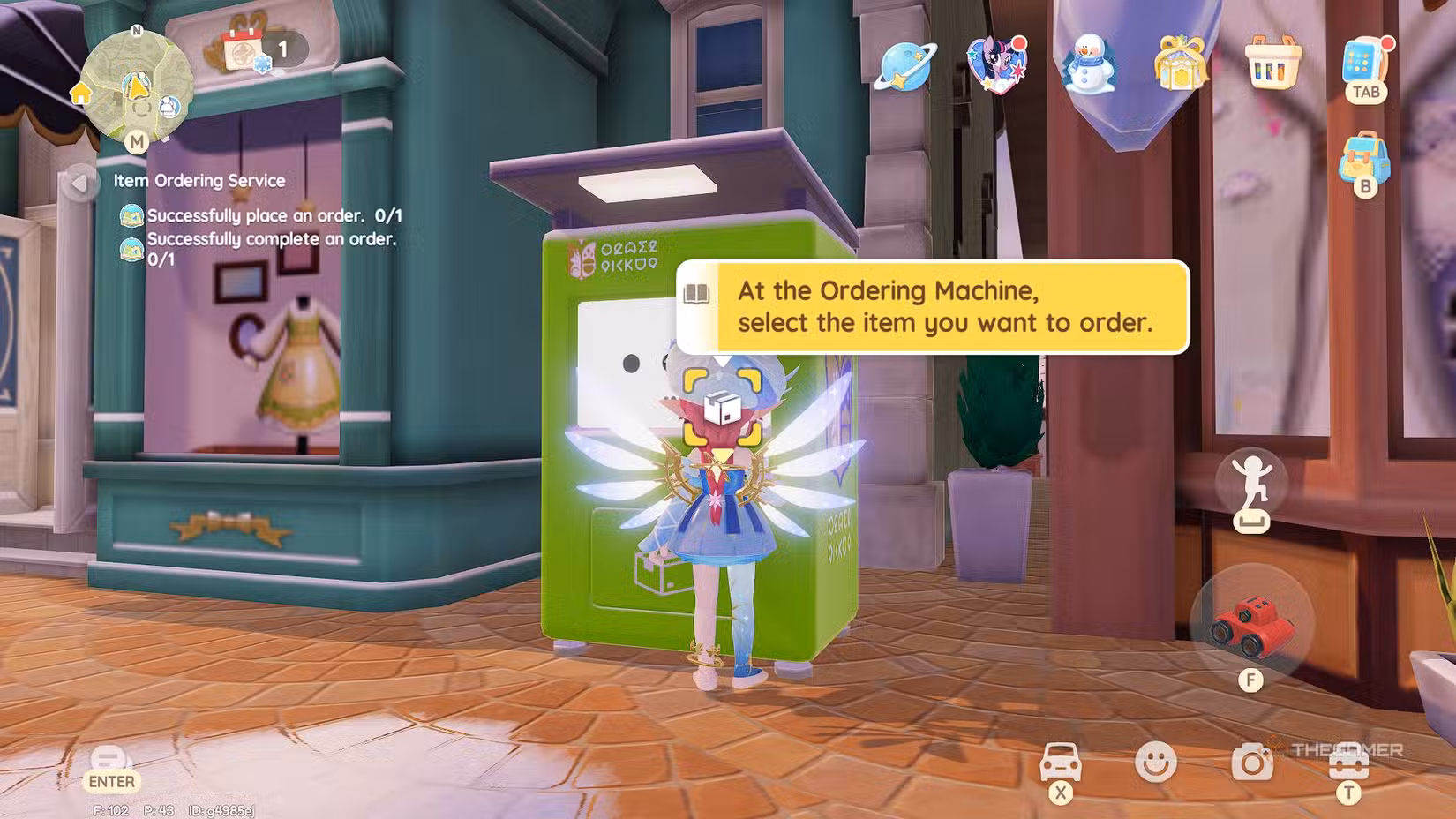Open the pony heart event icon
The width and height of the screenshot is (1456, 819).
[x=997, y=64]
